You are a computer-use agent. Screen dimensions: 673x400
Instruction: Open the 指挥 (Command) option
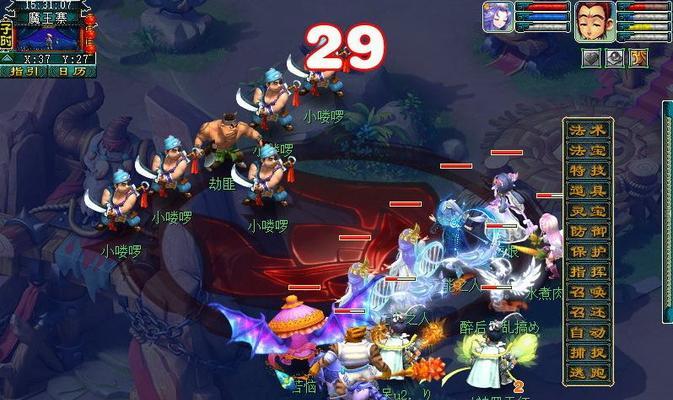(587, 271)
